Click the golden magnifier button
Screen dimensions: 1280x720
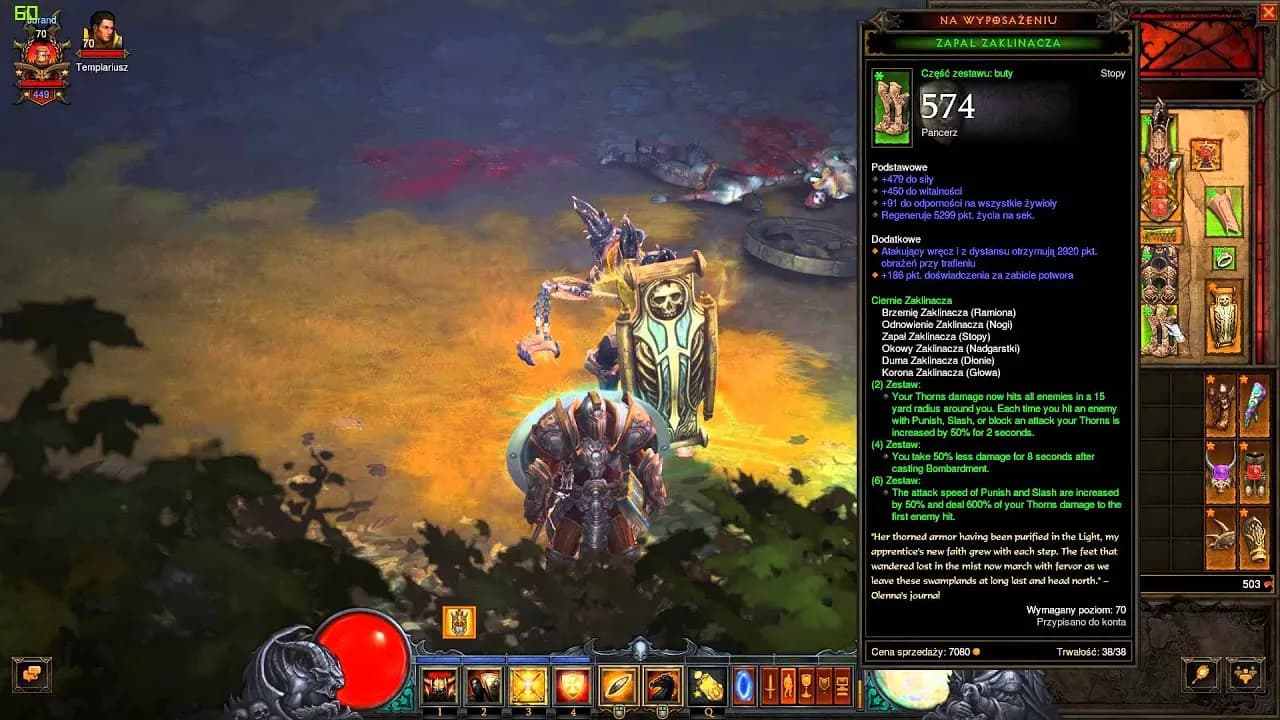tap(1201, 675)
